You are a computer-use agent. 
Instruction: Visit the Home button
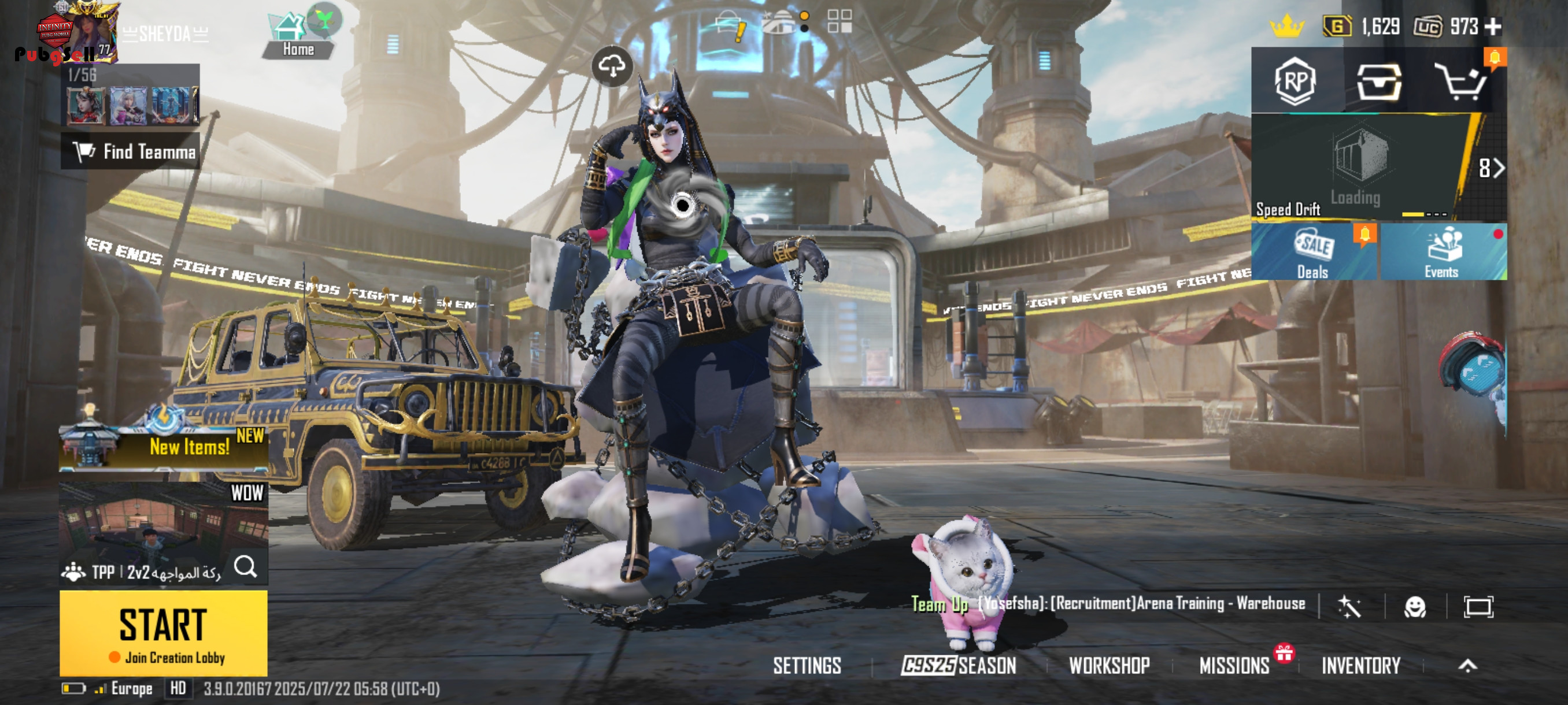coord(298,38)
